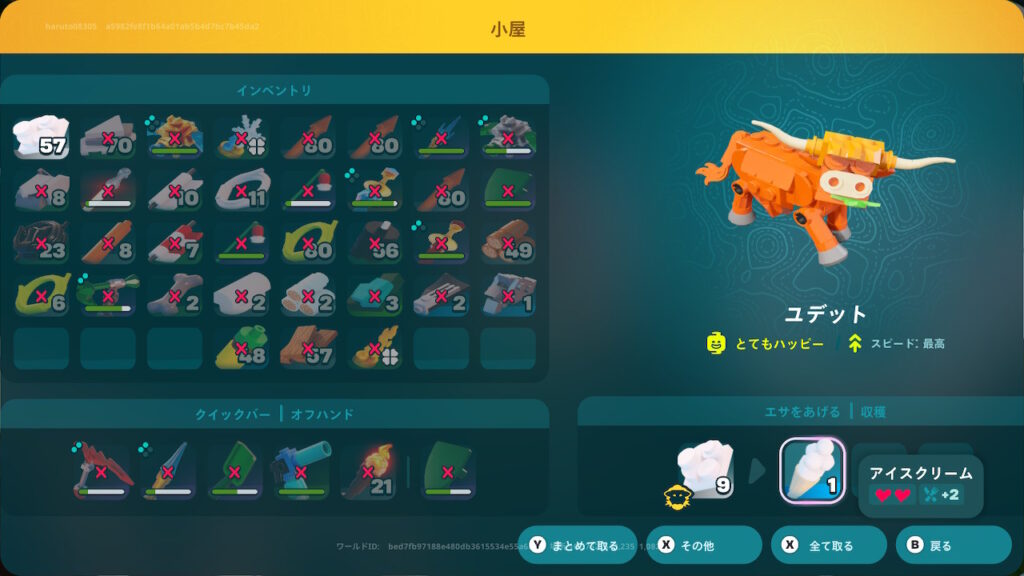The image size is (1024, 576).
Task: Select the feed slot holding 9 items
Action: [708, 470]
